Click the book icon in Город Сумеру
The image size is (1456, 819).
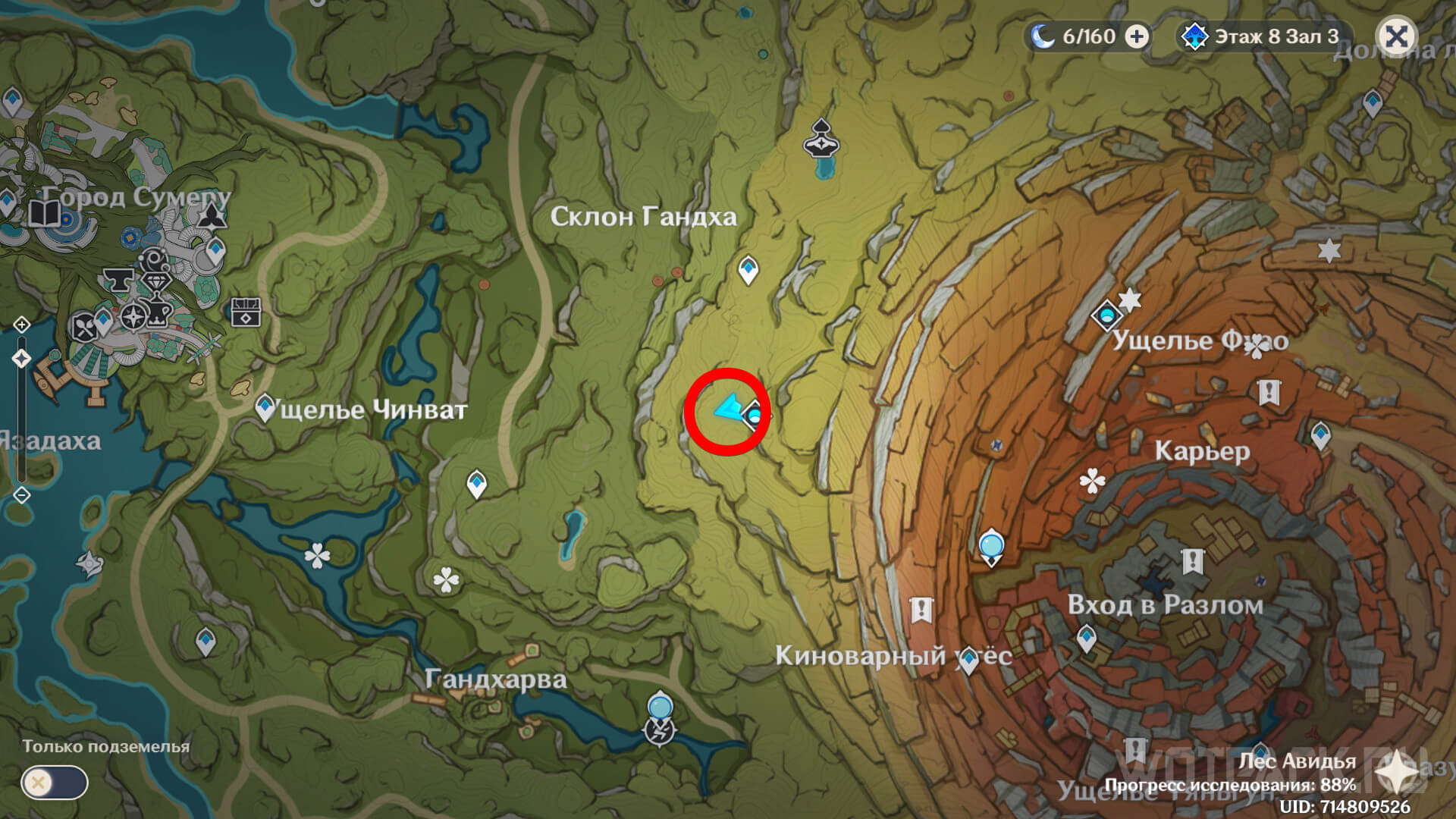coord(45,213)
